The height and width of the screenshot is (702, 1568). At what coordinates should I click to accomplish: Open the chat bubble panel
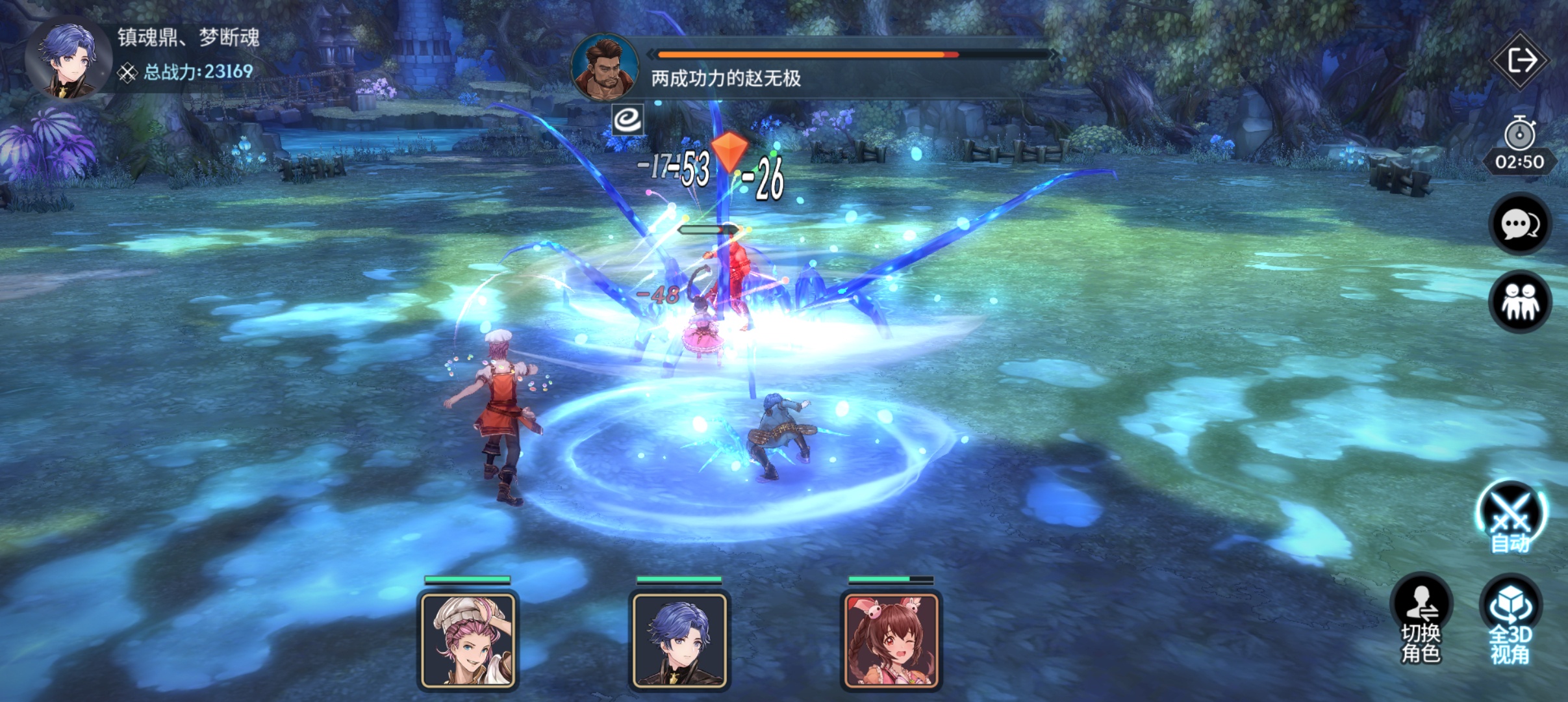click(x=1519, y=225)
